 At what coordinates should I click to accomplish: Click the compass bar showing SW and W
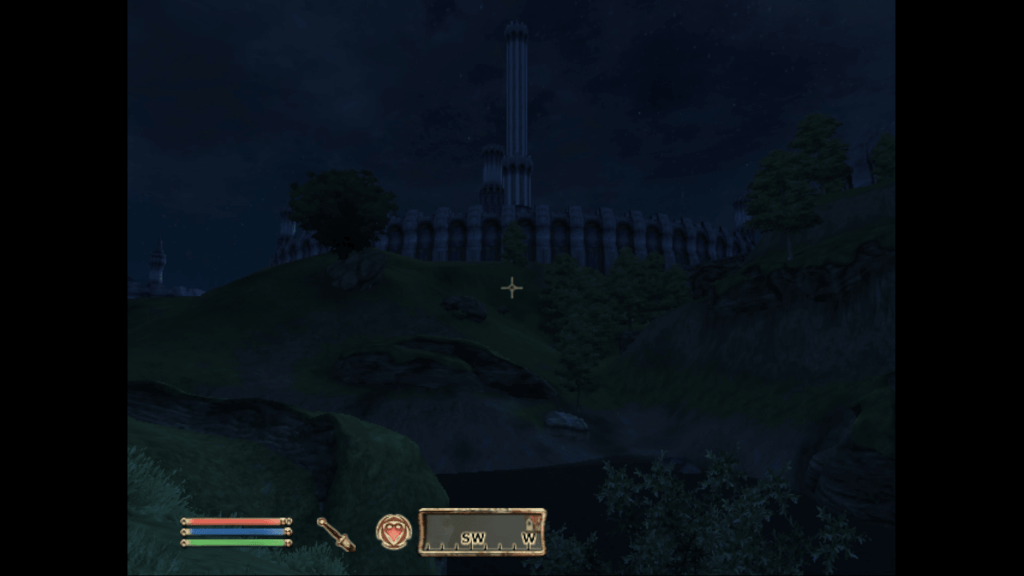[x=481, y=532]
